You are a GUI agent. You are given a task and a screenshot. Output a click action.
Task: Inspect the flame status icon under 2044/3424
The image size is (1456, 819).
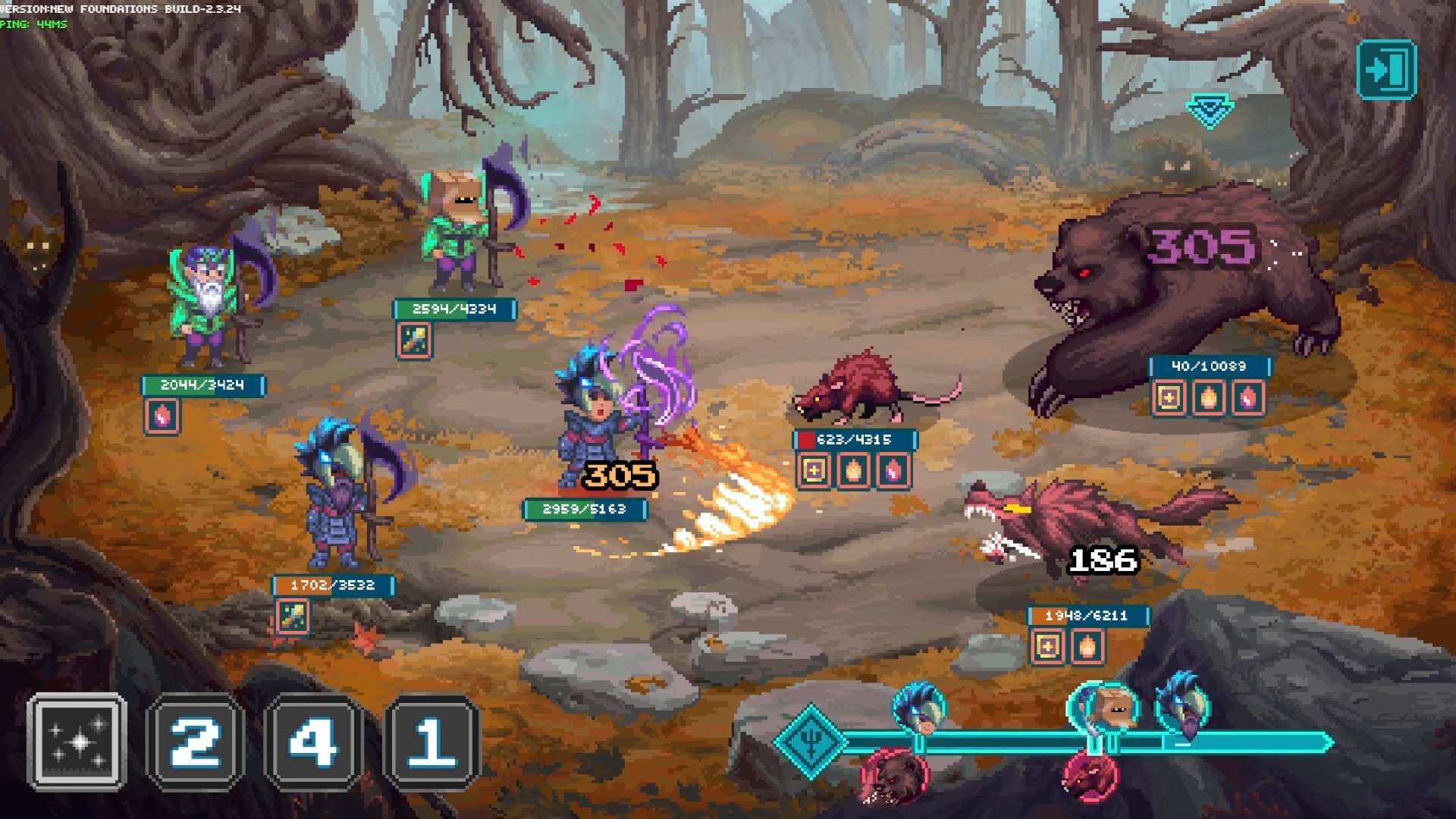point(162,416)
